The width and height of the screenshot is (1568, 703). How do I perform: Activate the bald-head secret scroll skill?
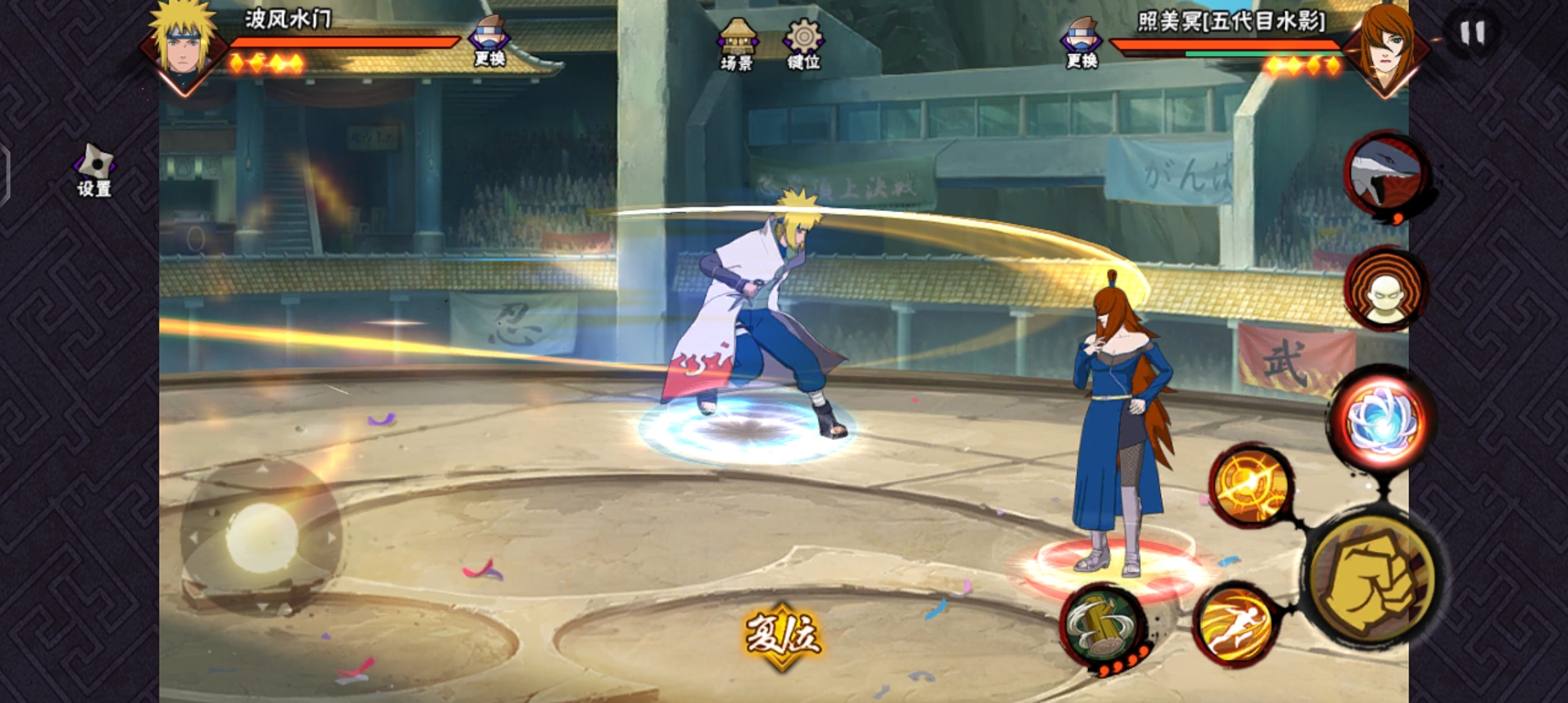pos(1385,290)
